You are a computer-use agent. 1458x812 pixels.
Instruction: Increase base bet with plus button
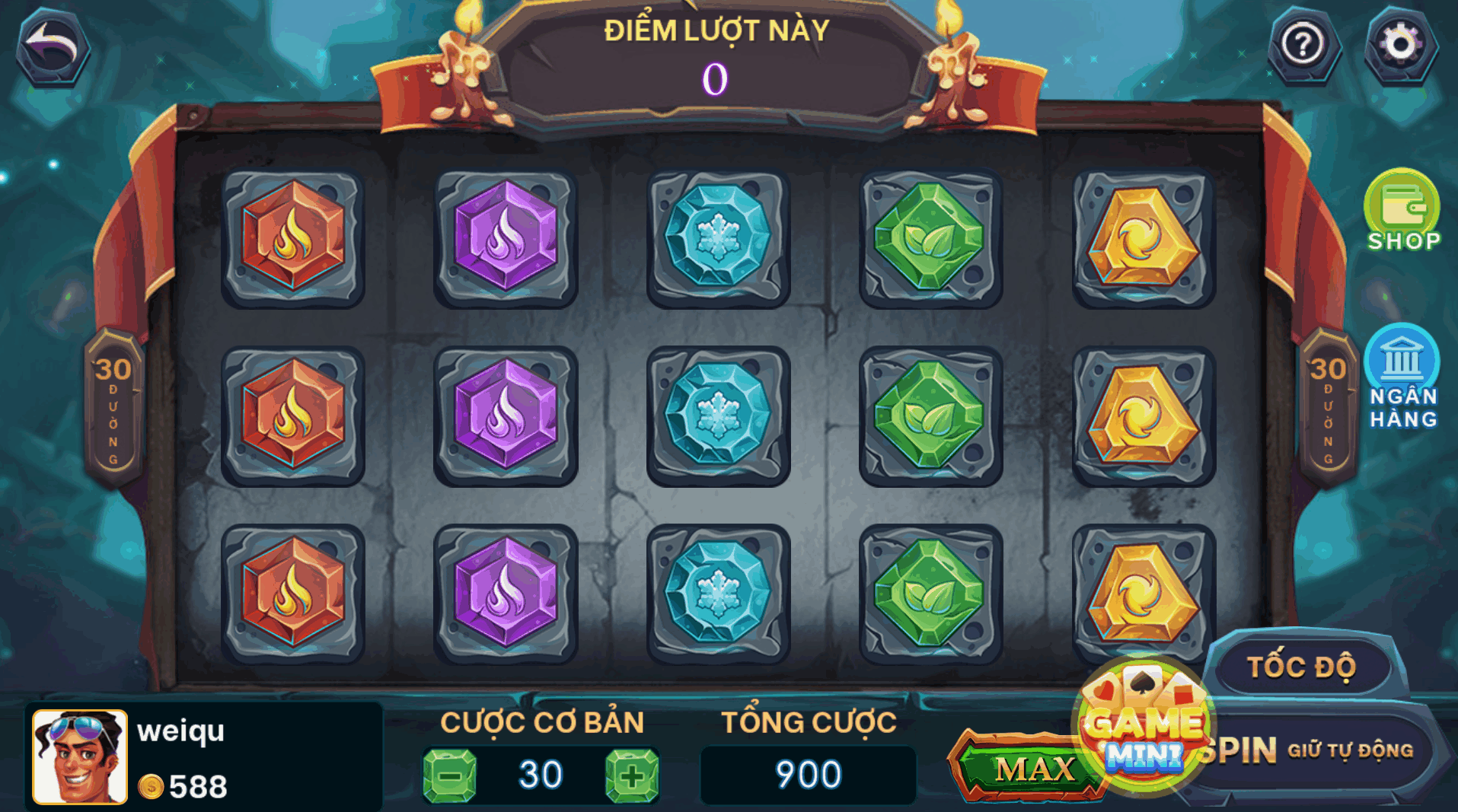click(x=632, y=775)
